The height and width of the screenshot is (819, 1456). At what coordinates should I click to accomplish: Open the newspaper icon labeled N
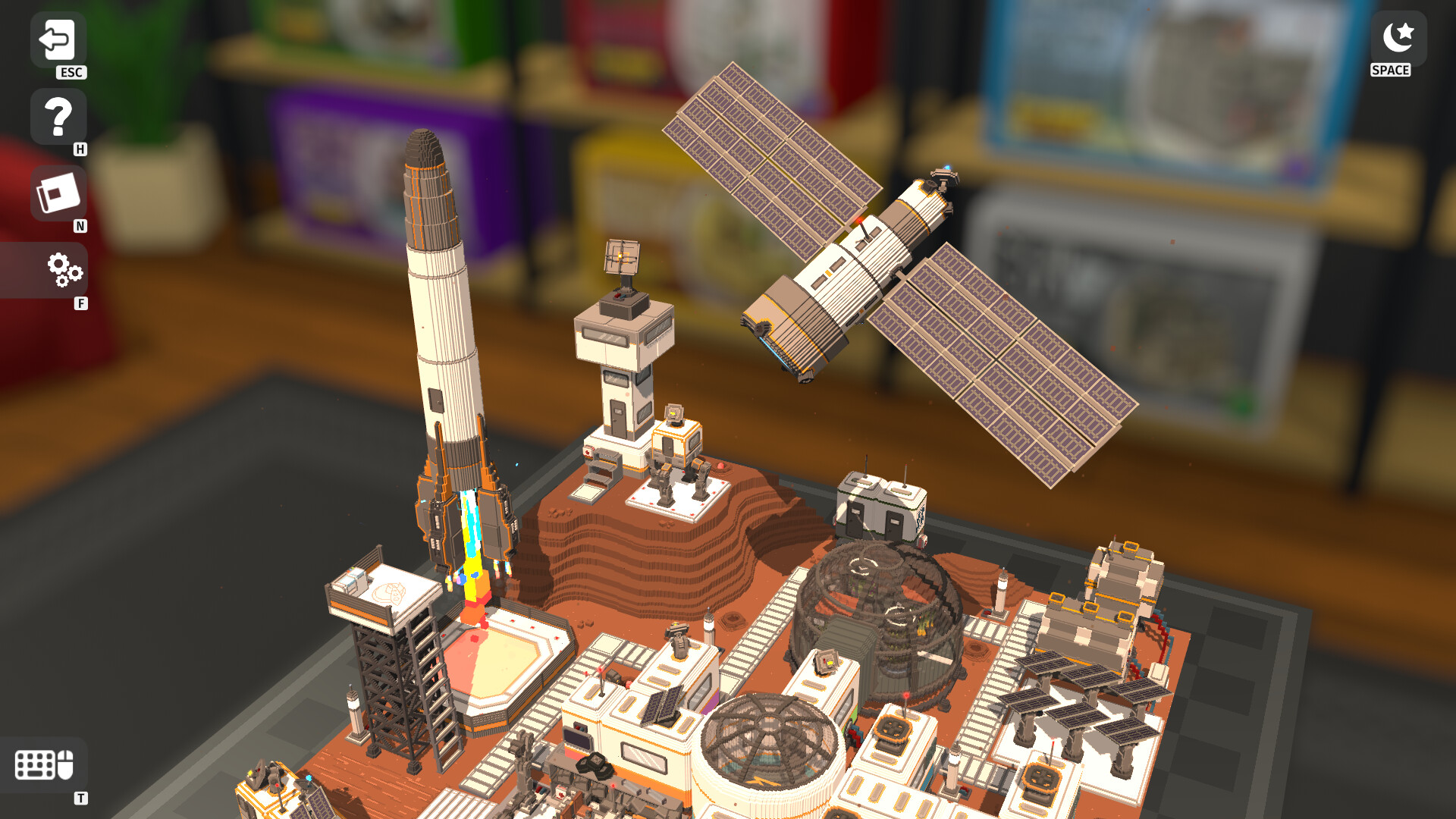(x=57, y=193)
